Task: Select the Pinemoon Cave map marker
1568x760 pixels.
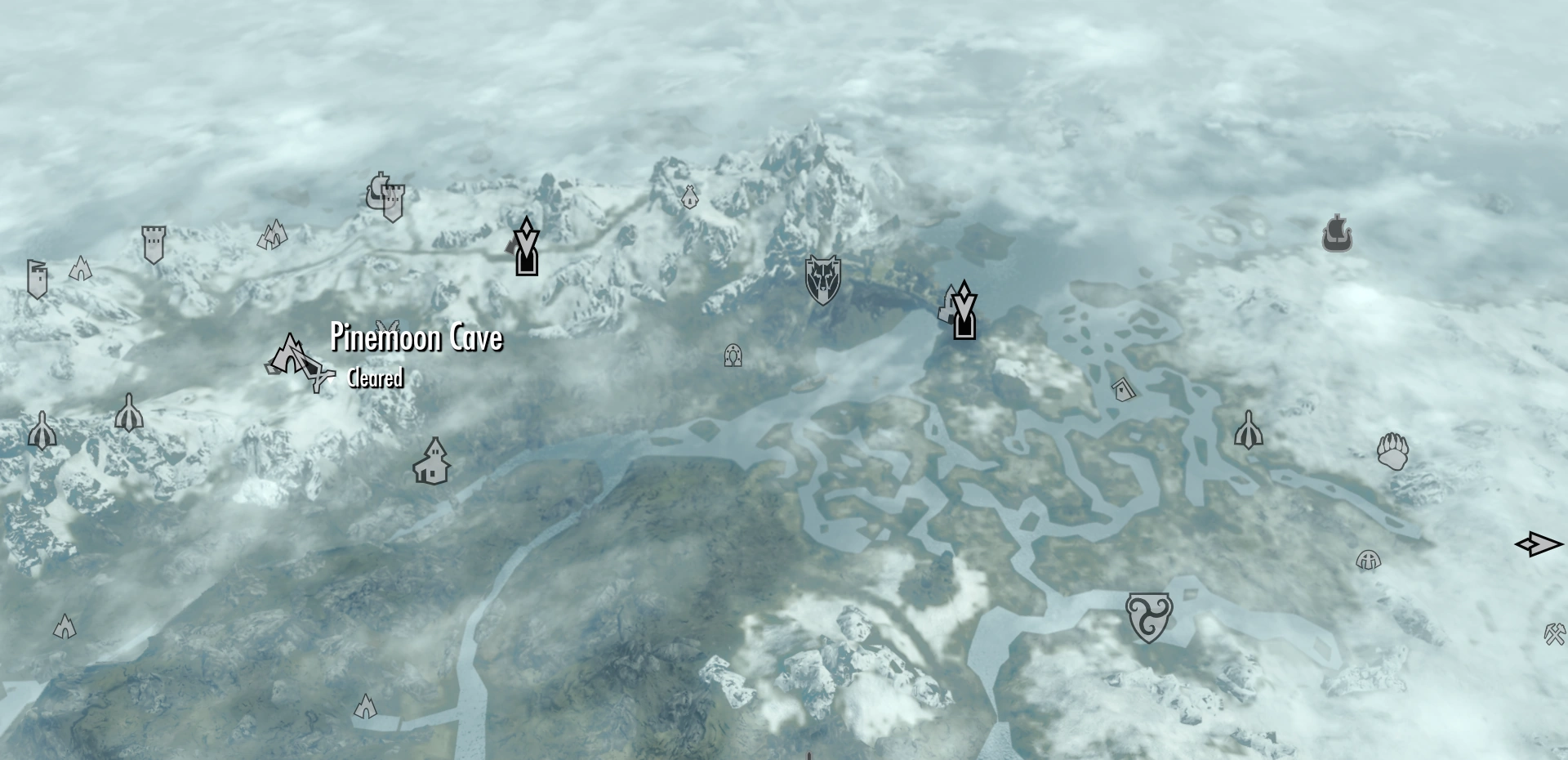Action: point(290,355)
